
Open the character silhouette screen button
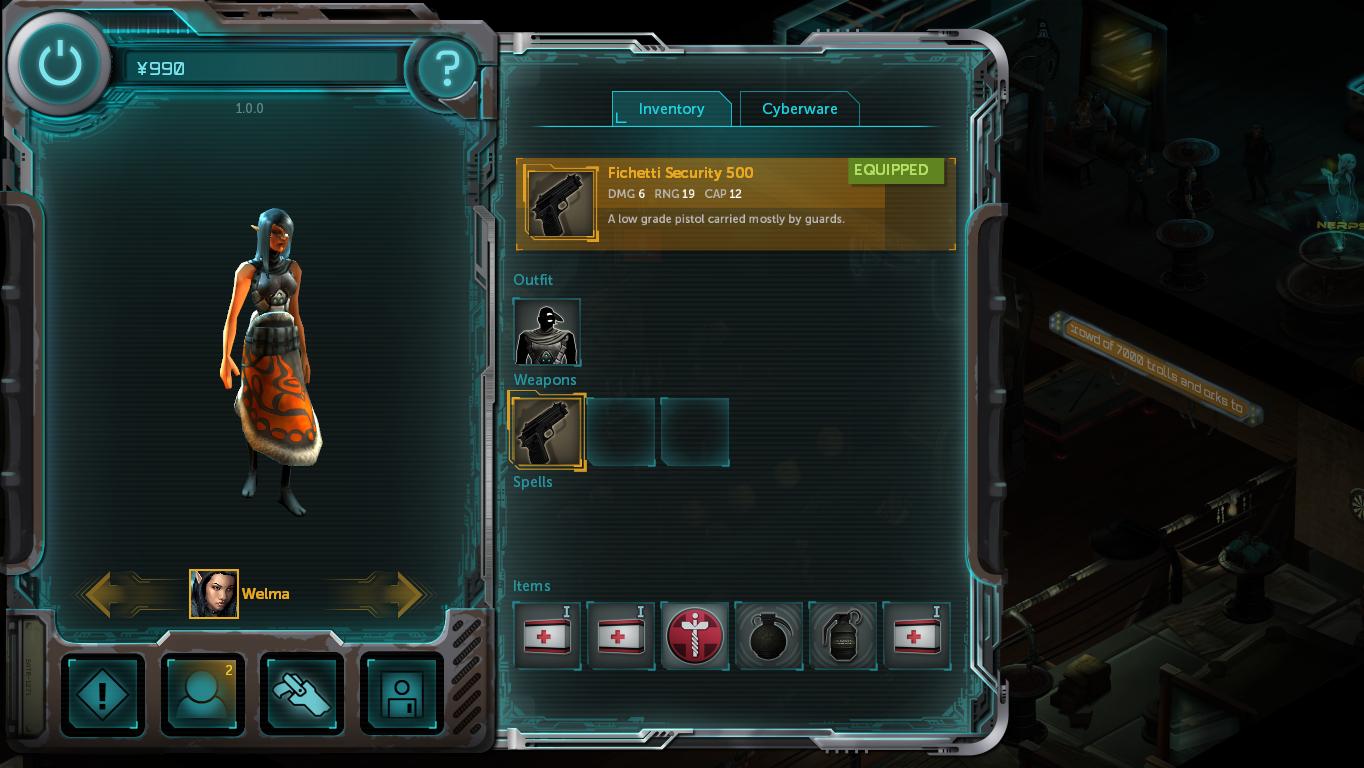202,694
